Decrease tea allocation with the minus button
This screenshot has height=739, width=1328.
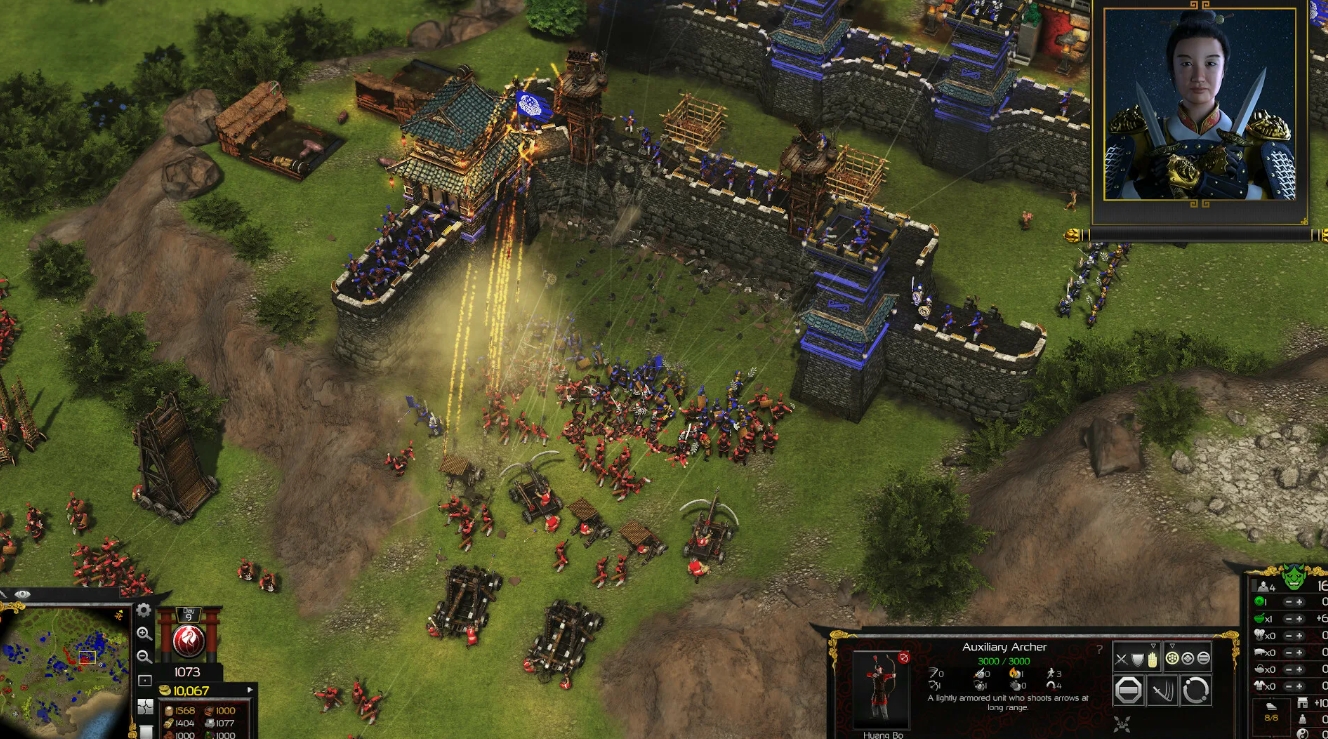click(1288, 668)
